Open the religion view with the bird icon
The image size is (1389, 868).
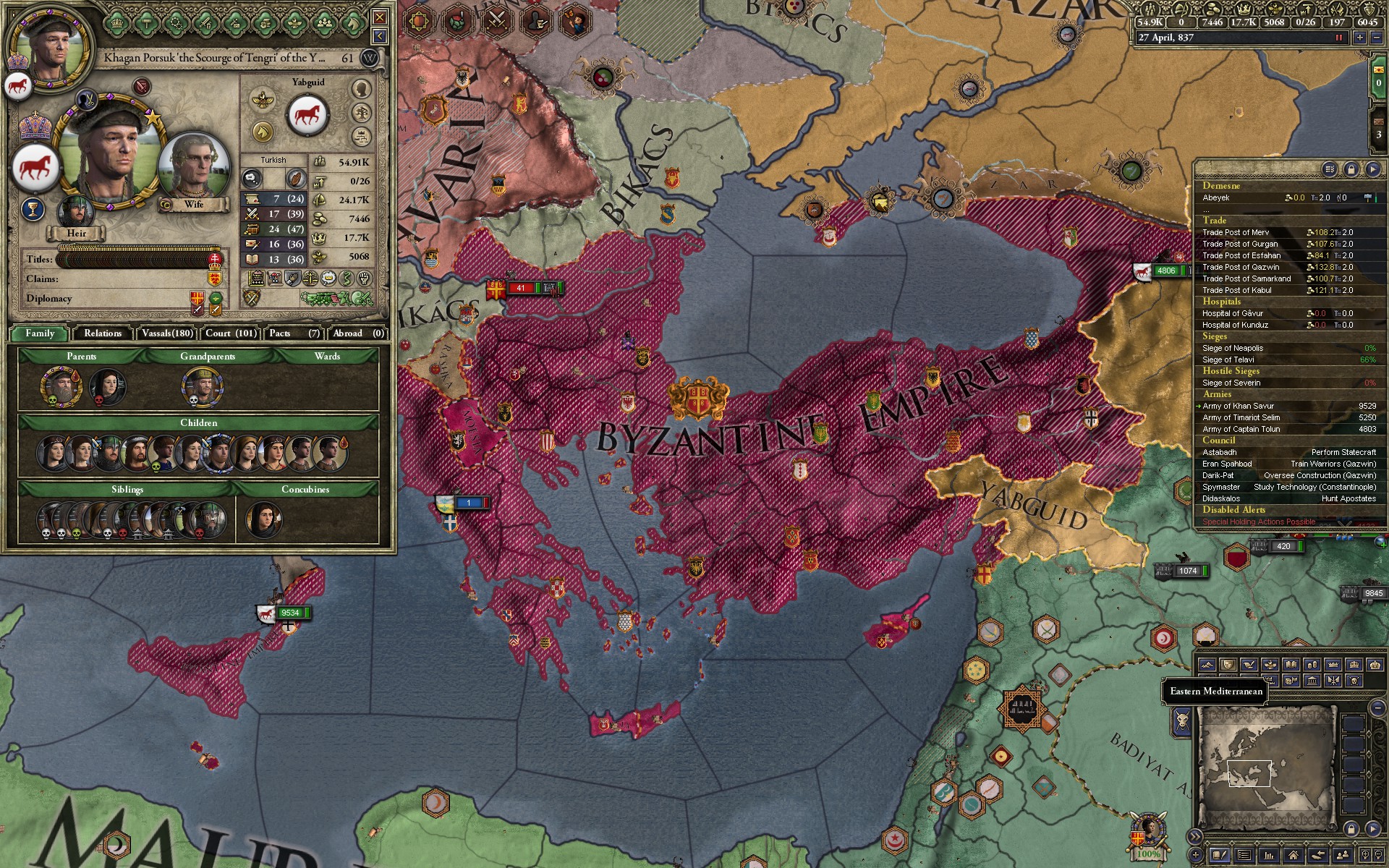296,22
